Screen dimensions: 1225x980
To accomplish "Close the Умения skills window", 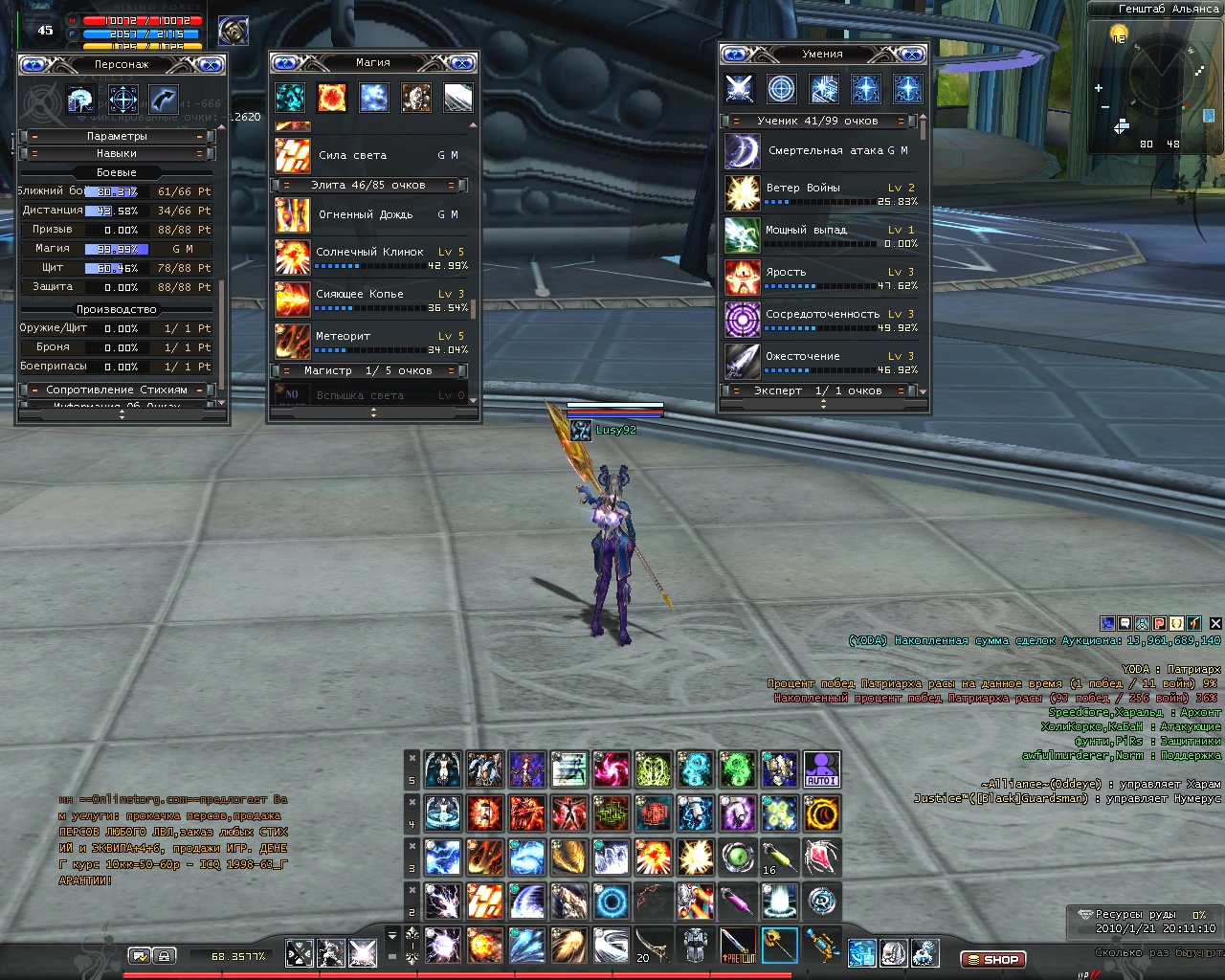I will [911, 55].
